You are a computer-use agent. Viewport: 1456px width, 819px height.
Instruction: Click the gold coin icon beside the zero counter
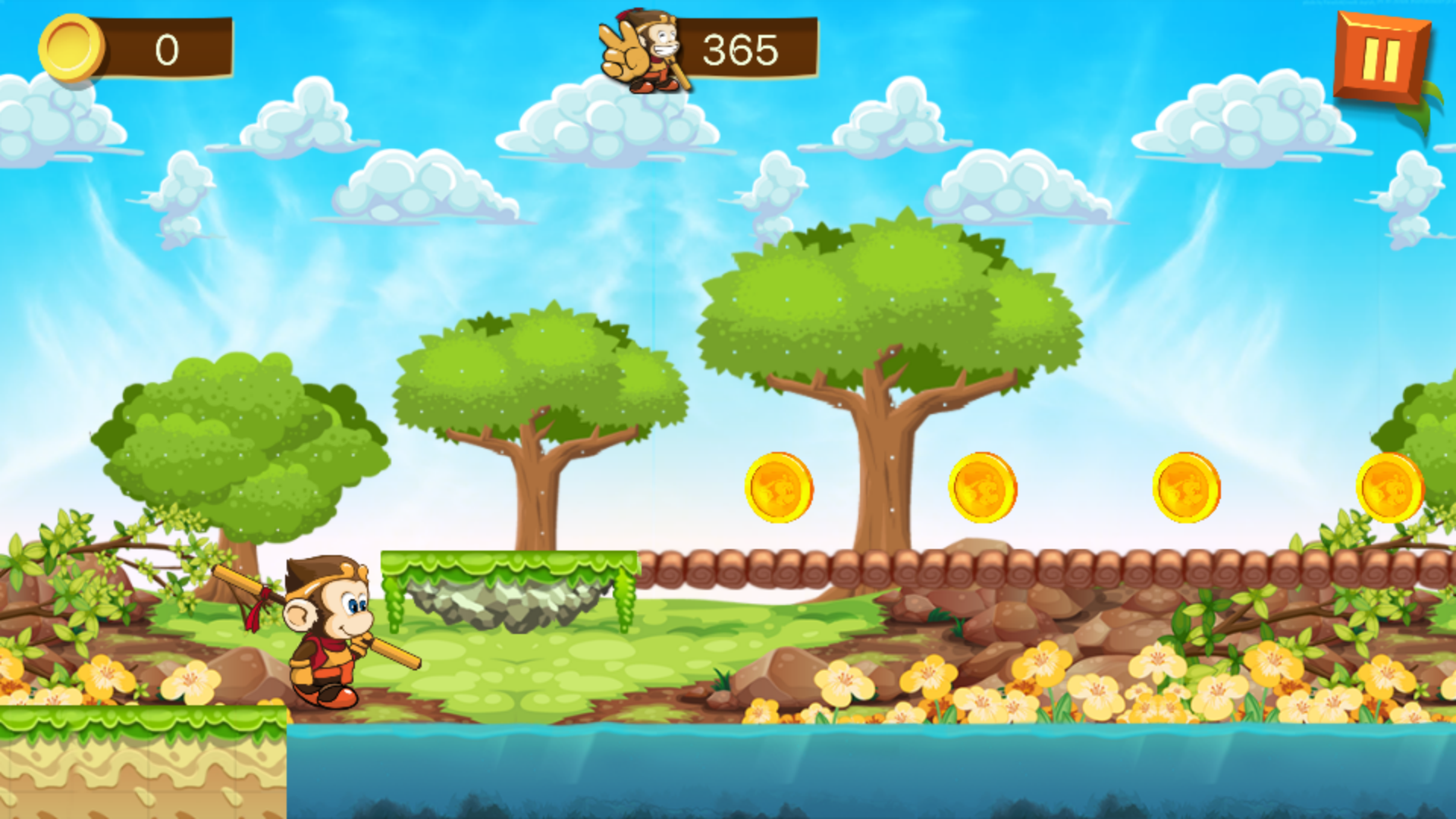tap(74, 49)
